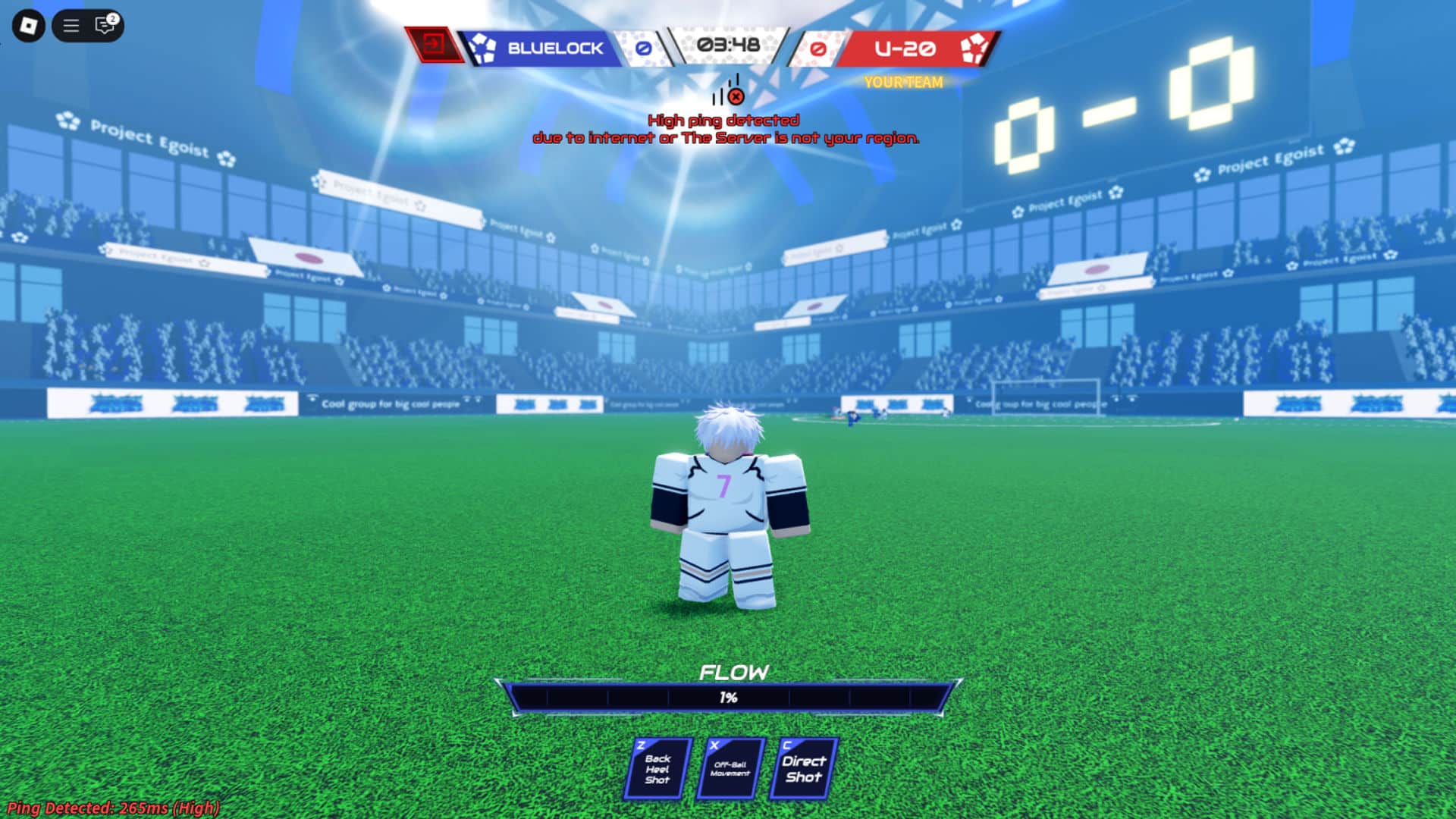Use the Off-Ball Movement ability
The image size is (1456, 819).
(x=730, y=769)
